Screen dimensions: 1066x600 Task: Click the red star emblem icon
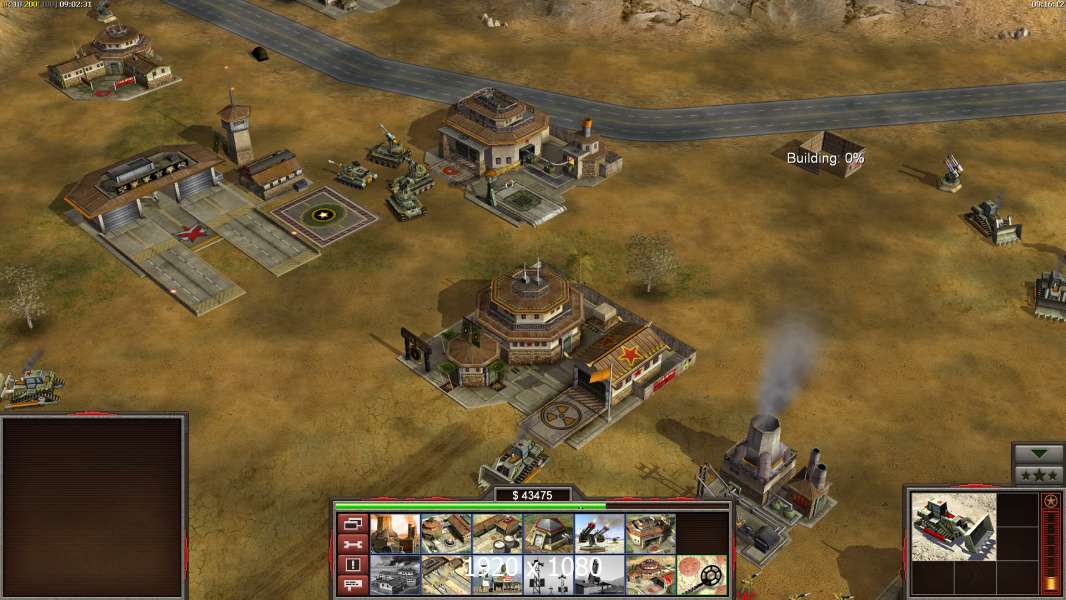(x=1051, y=501)
